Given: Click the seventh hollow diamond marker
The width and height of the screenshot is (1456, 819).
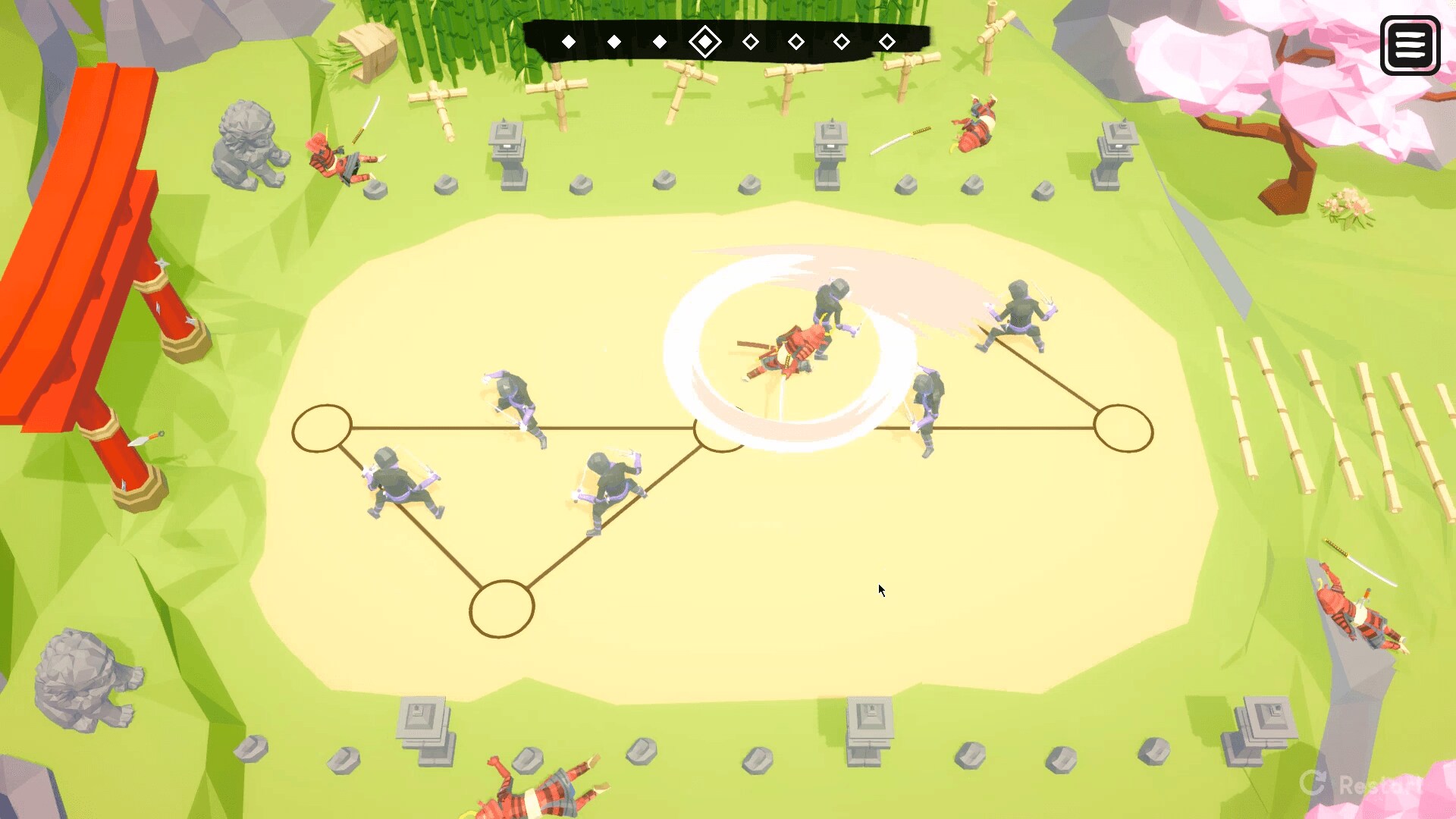Looking at the screenshot, I should pyautogui.click(x=840, y=42).
